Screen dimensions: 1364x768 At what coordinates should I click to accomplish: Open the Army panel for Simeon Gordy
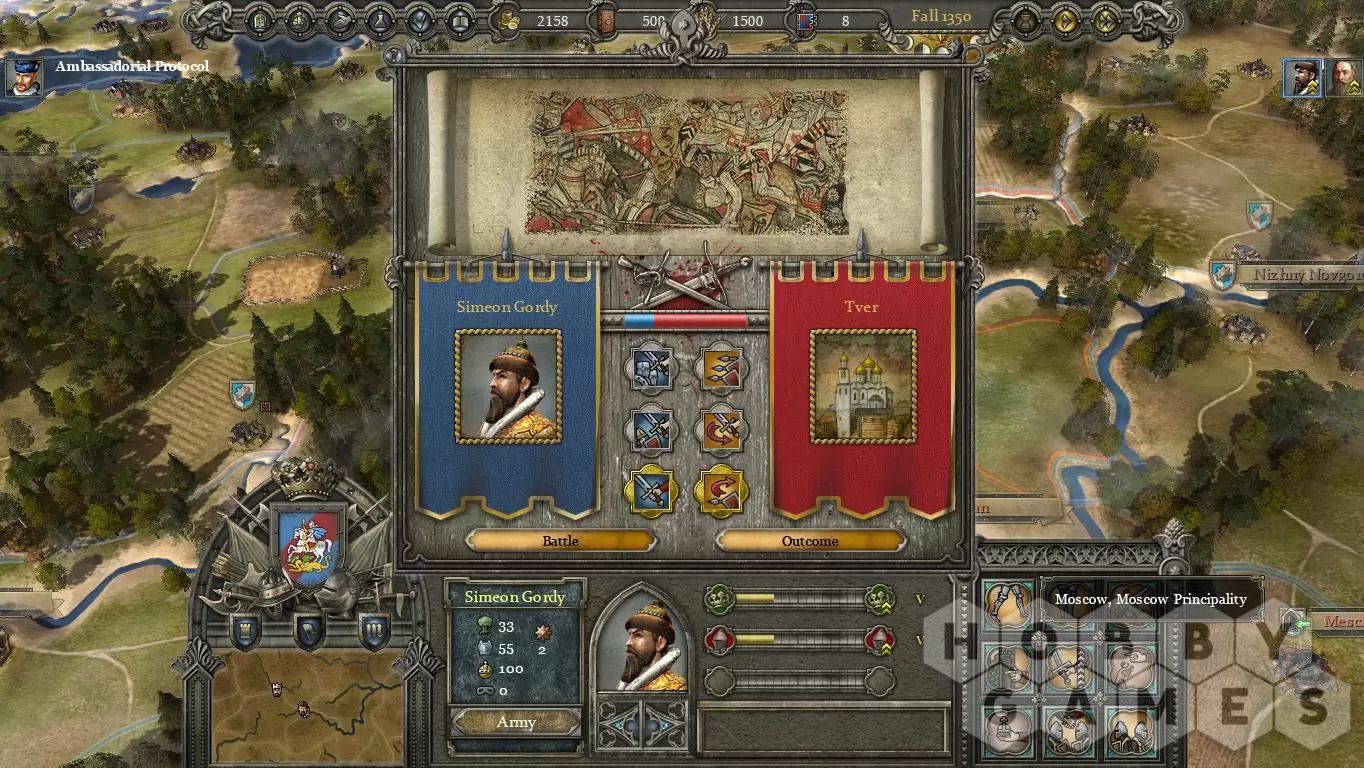(516, 722)
